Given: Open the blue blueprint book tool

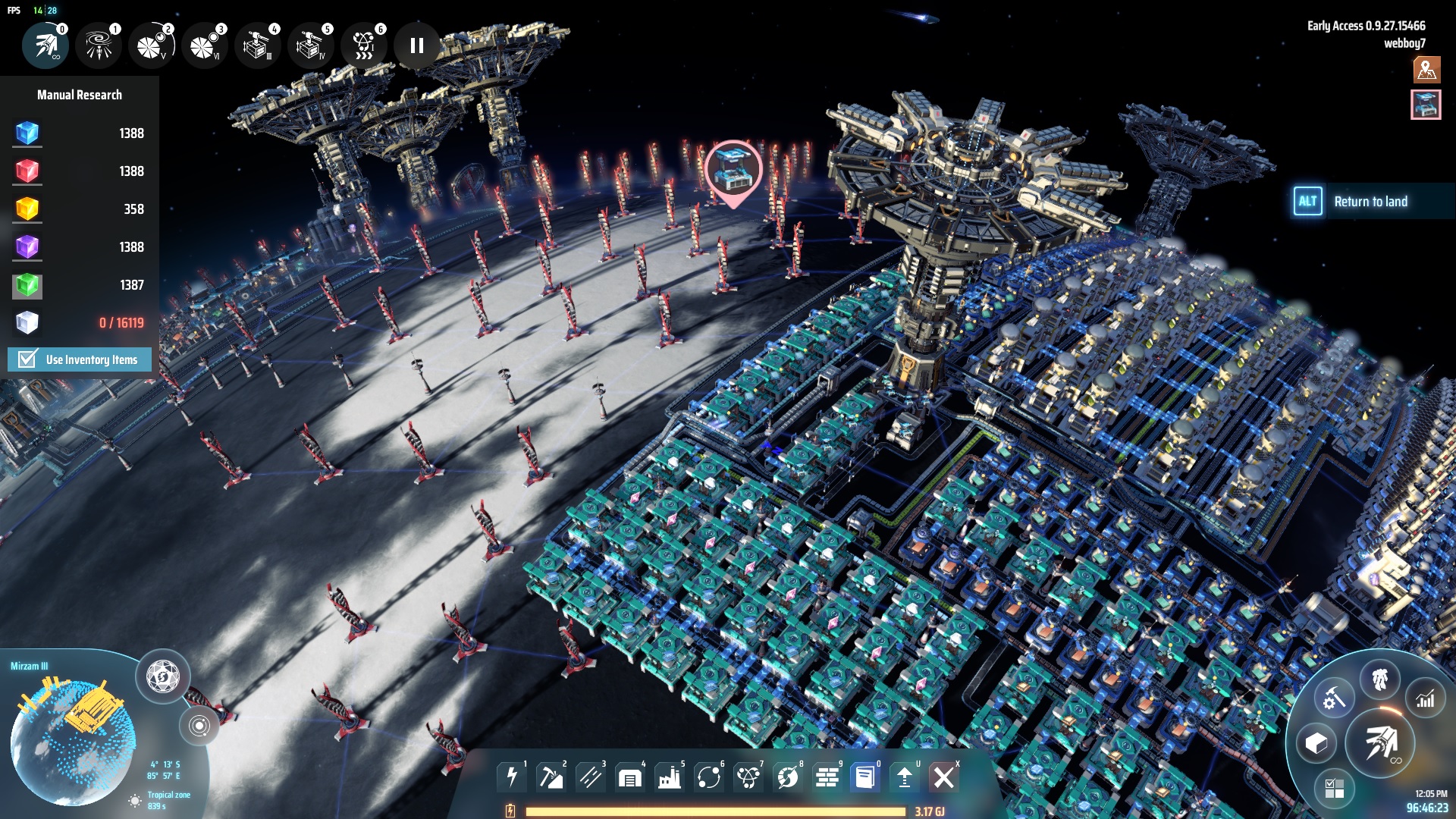Looking at the screenshot, I should pyautogui.click(x=864, y=777).
